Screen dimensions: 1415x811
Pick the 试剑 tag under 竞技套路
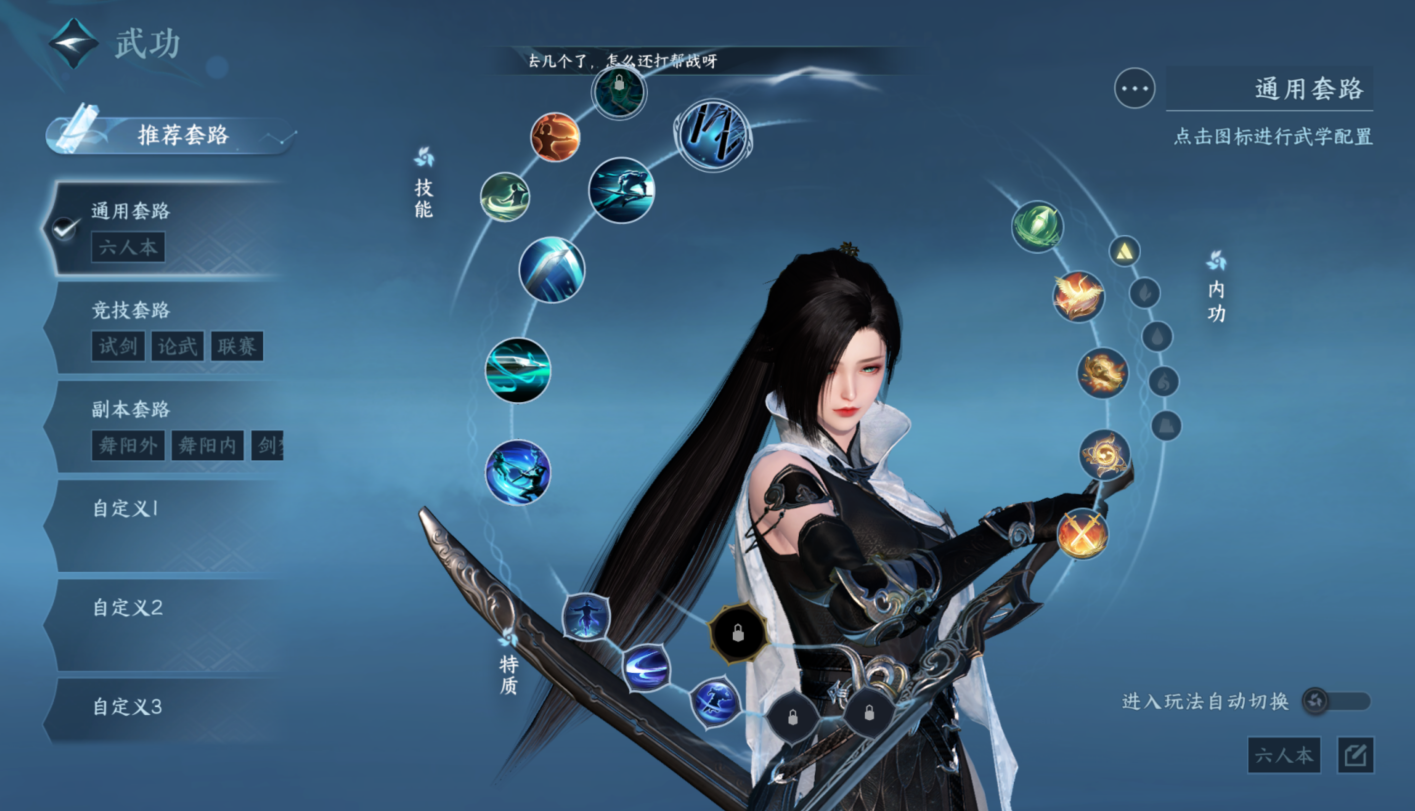tap(118, 346)
